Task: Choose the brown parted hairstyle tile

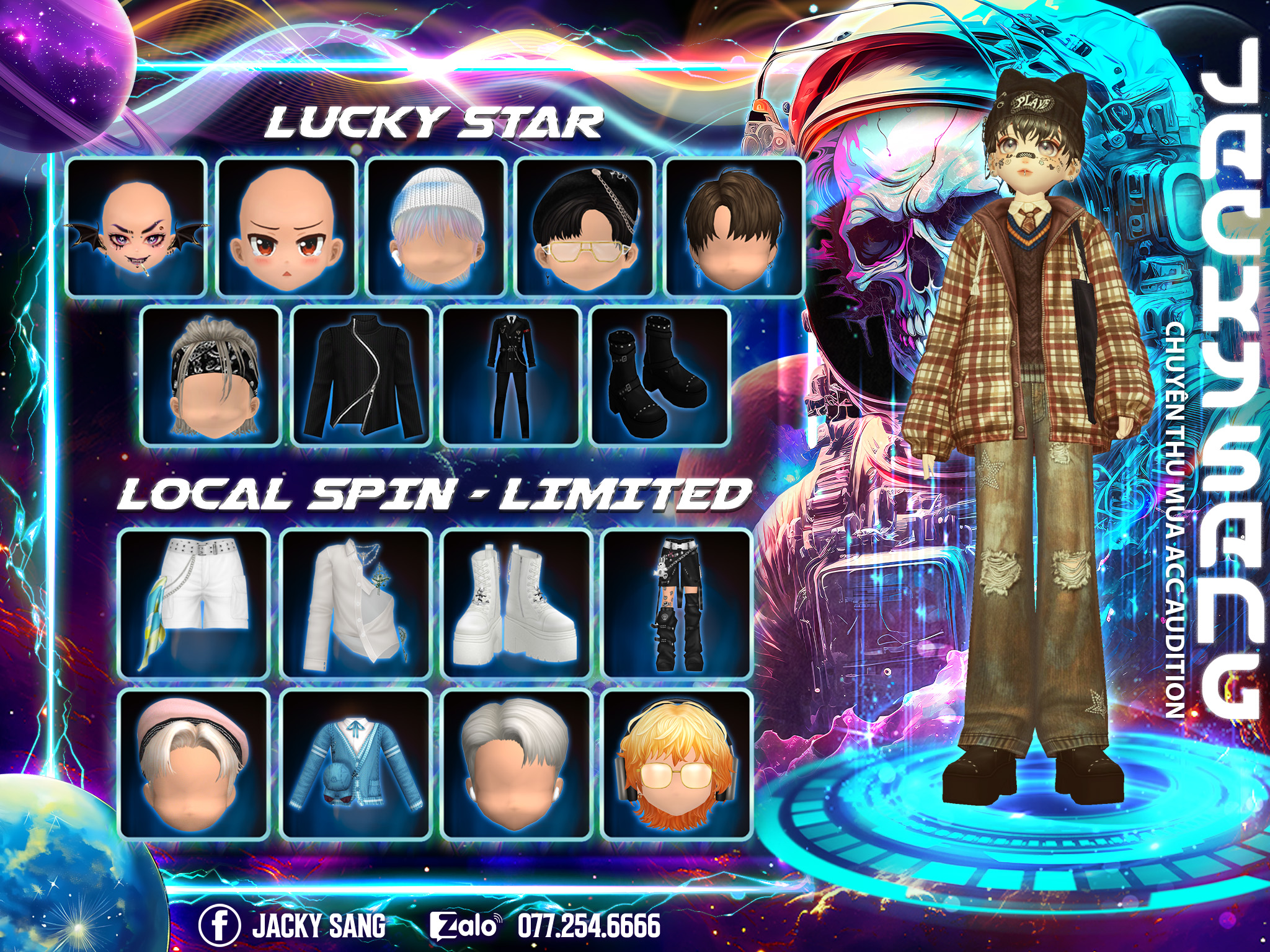Action: pos(734,228)
